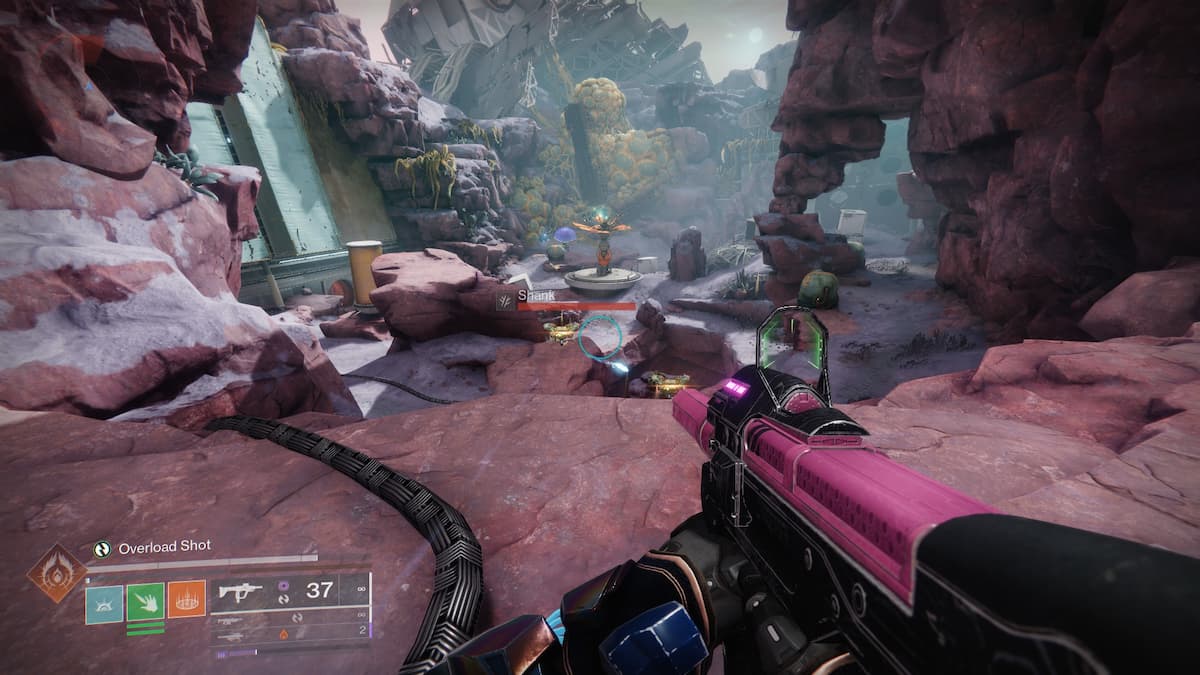Use the green melee hand ability
Screen dimensions: 1200x675
145,600
